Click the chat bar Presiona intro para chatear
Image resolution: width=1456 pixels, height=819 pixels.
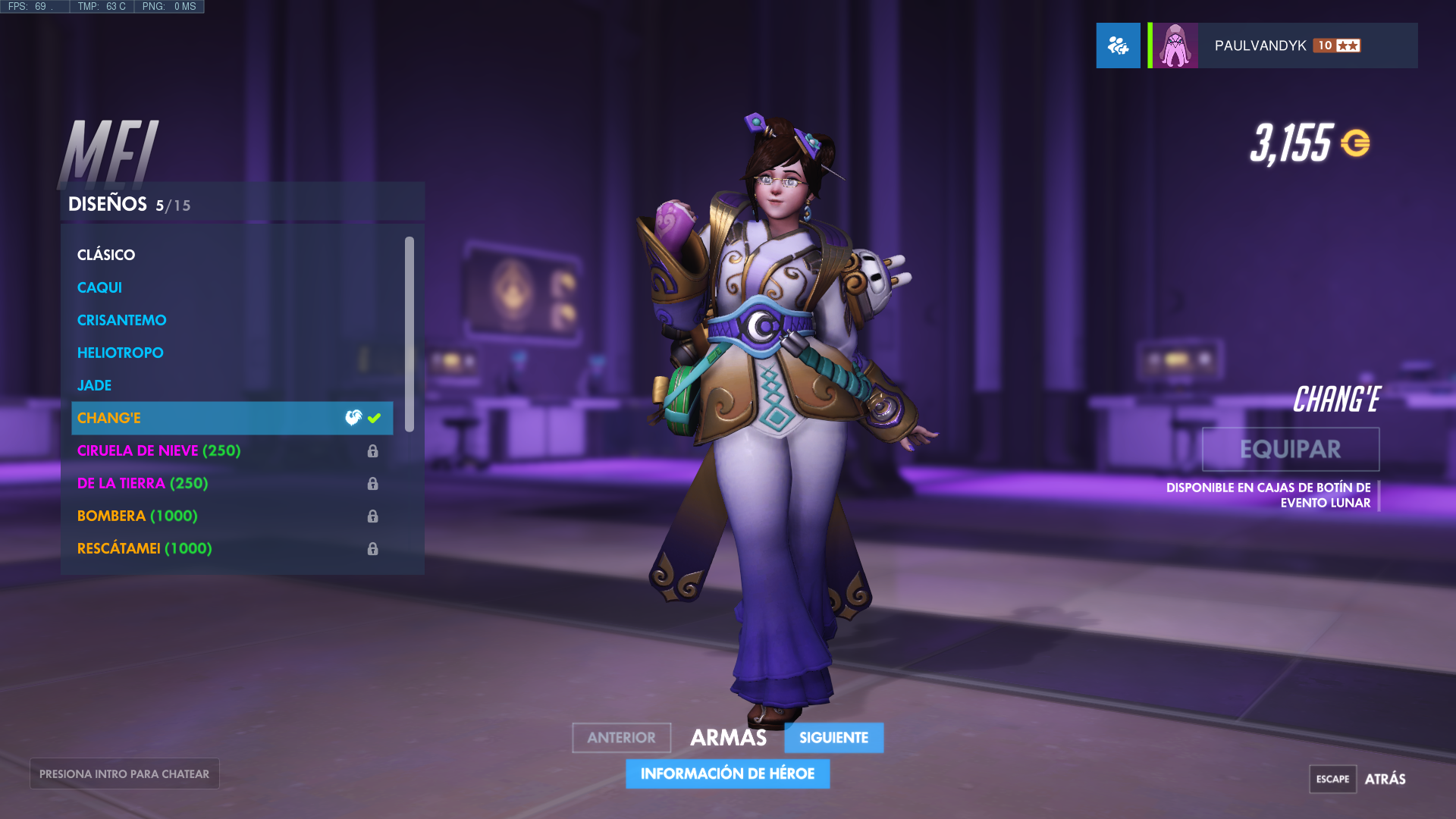pos(124,773)
